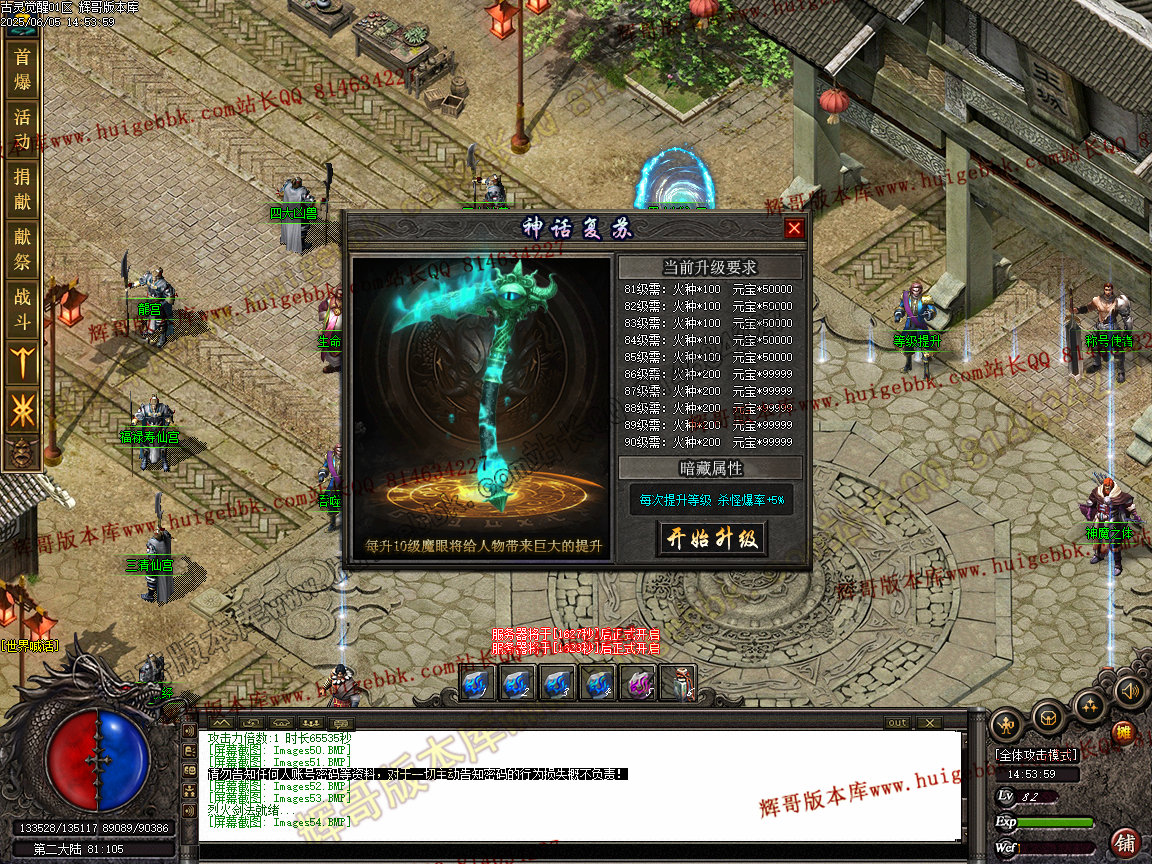Use the potion bottle in the hotbar
This screenshot has height=864, width=1152.
coord(678,684)
